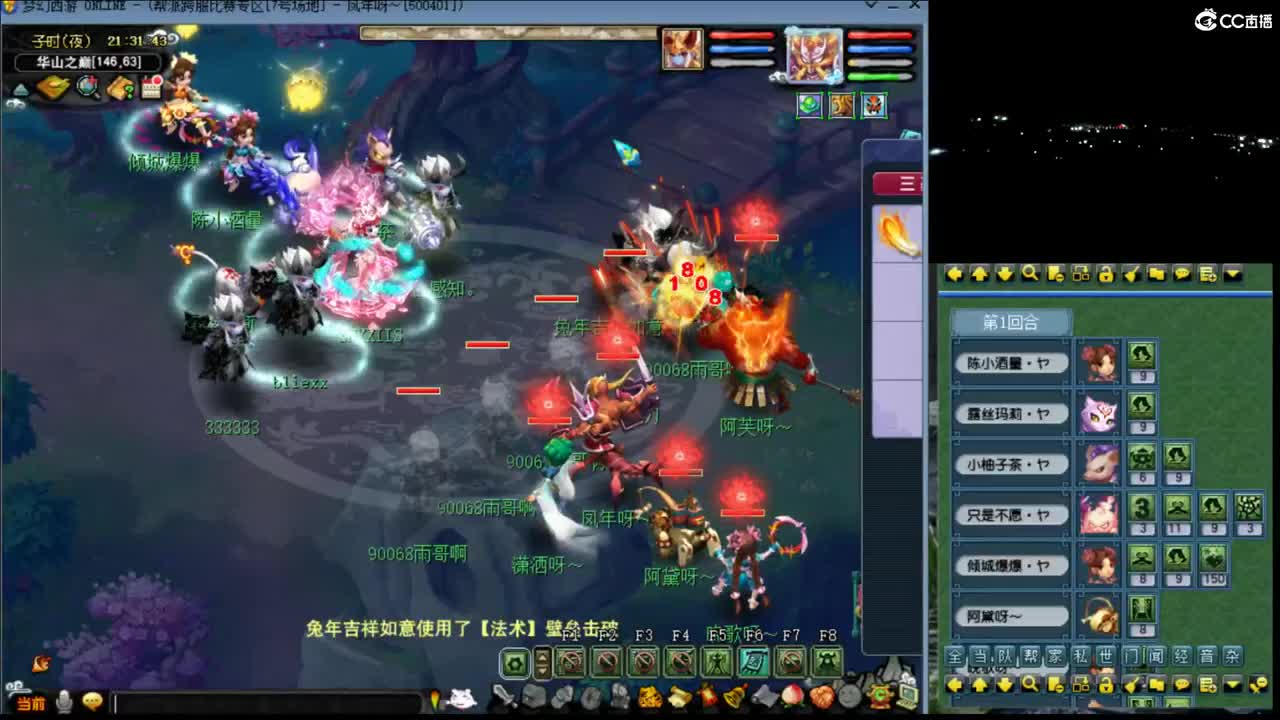Click the up-down stepper beside first skill slot
Viewport: 1280px width, 720px height.
pos(541,664)
